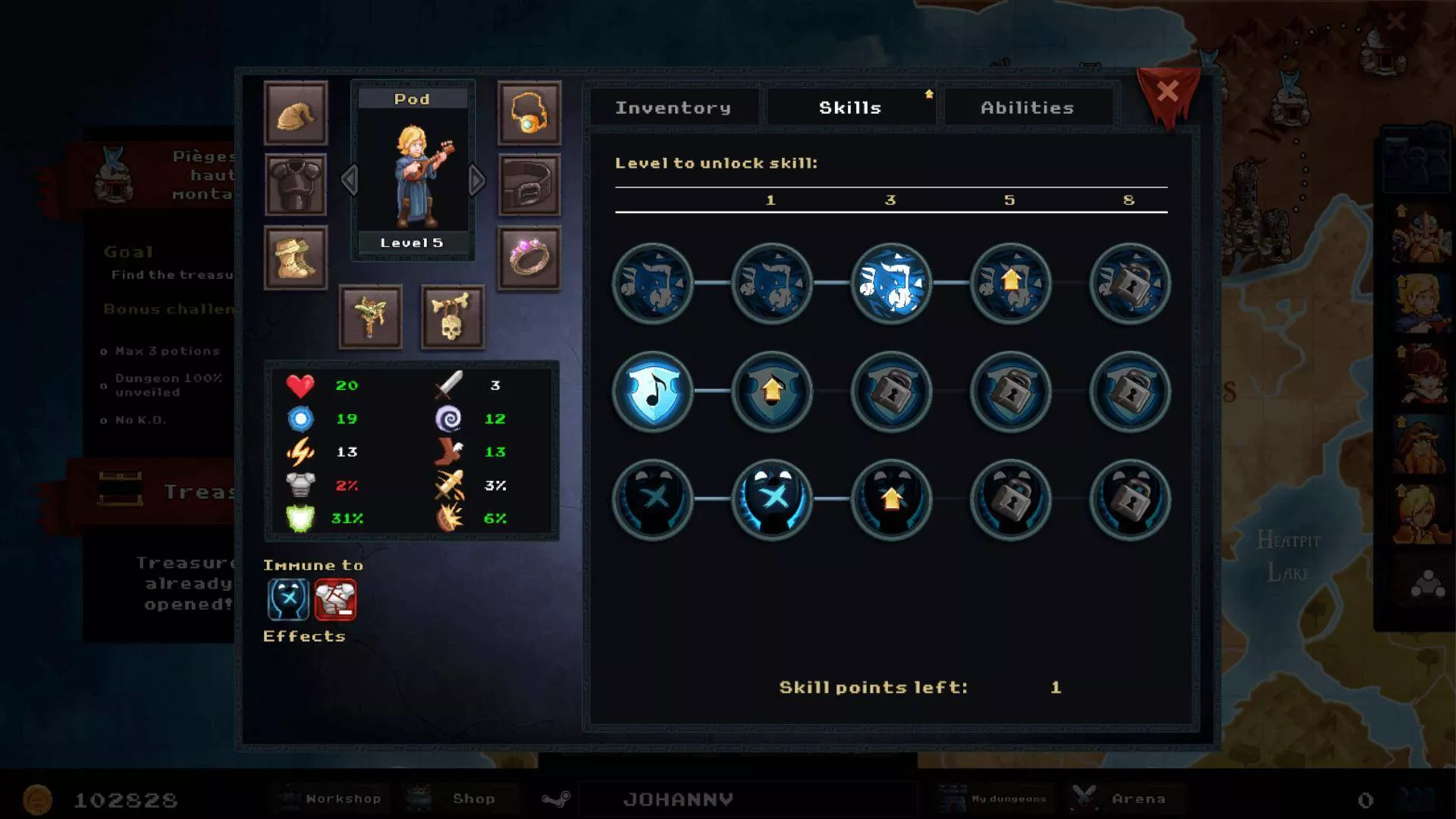
Task: Select the purple gem ring slot
Action: point(529,258)
